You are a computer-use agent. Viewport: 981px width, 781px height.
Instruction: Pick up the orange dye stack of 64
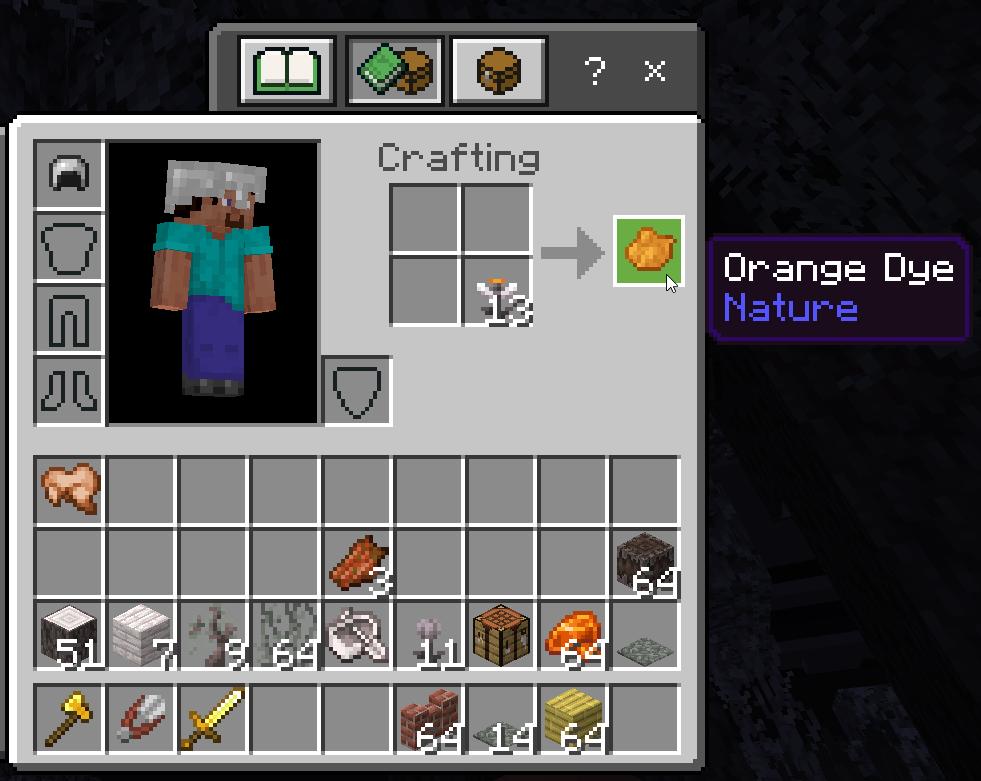click(573, 635)
